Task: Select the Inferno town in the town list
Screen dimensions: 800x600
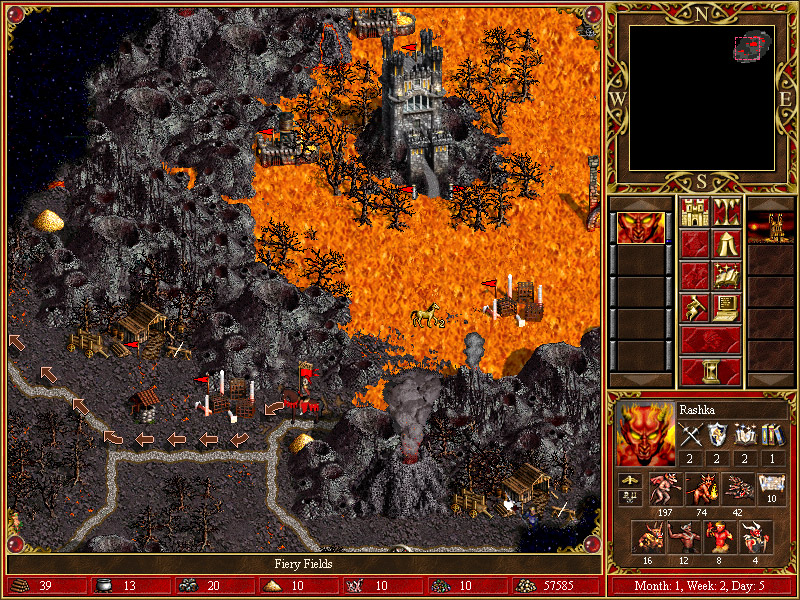Action: 771,228
